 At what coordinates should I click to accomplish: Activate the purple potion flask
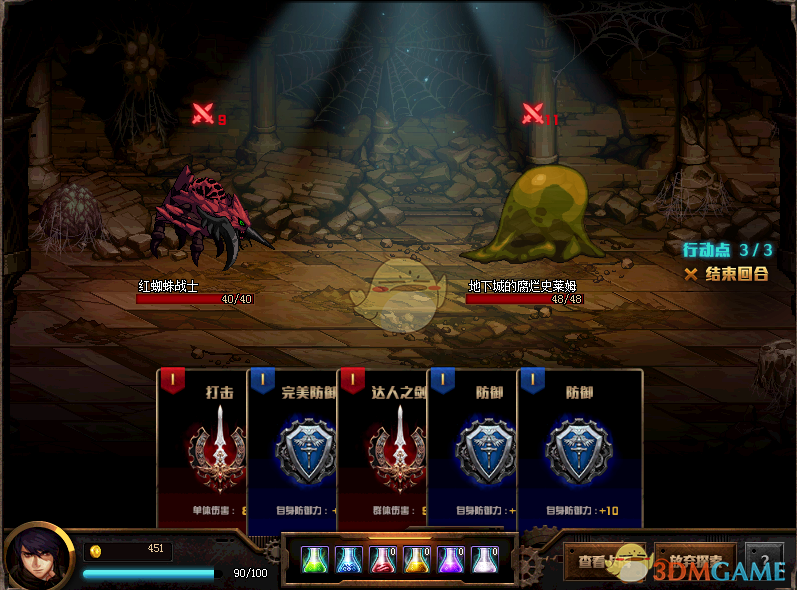(x=451, y=560)
